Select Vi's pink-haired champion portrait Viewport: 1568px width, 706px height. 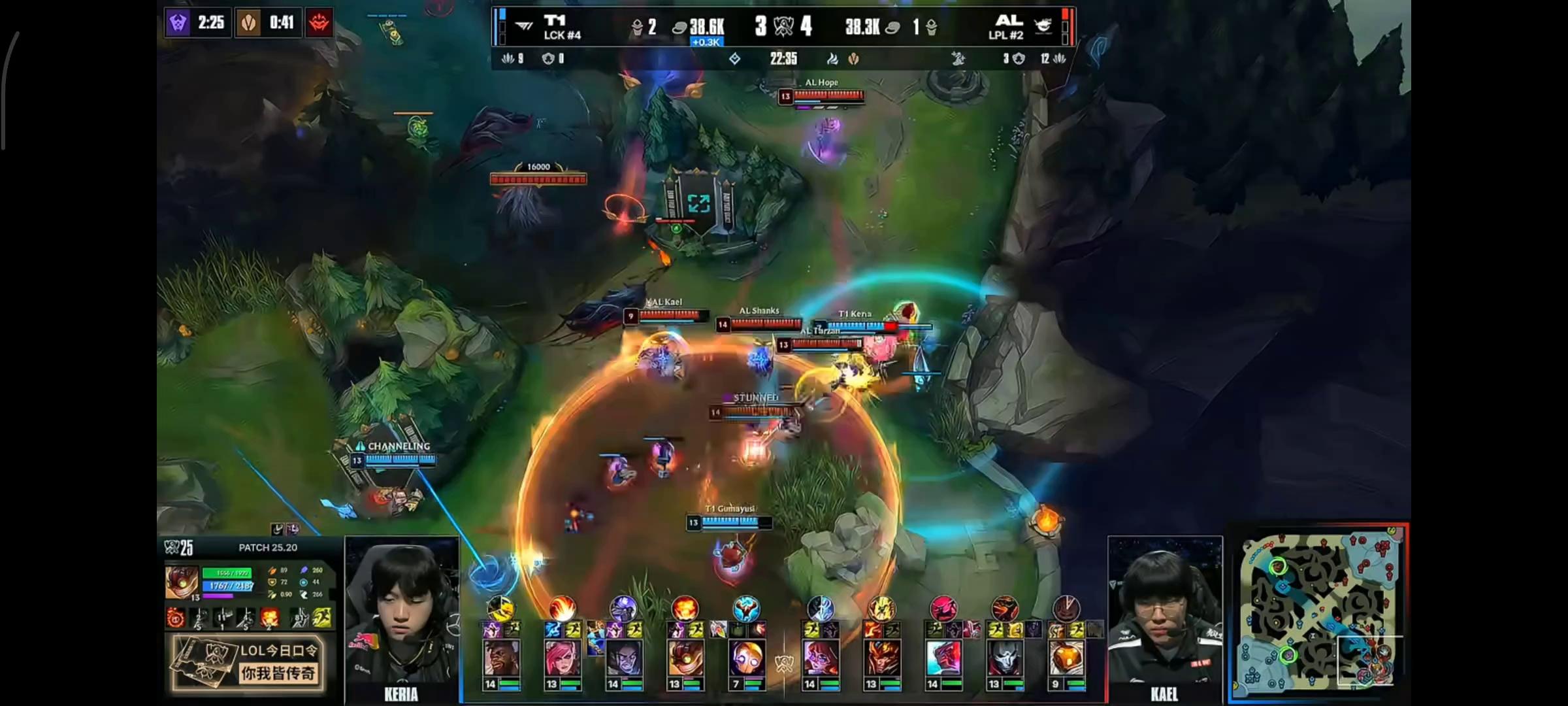tap(562, 658)
